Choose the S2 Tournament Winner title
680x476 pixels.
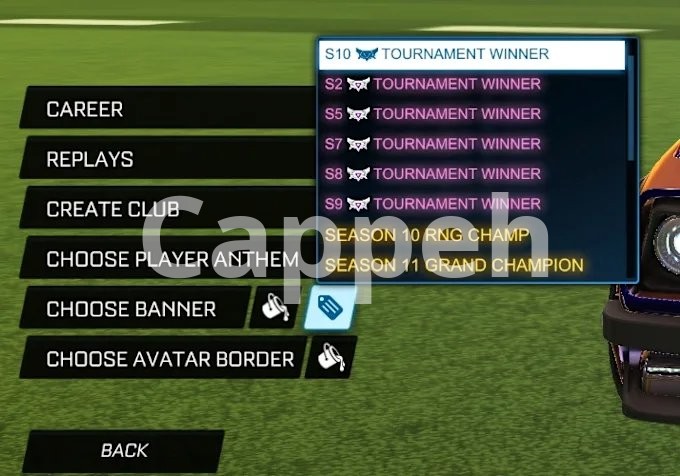tap(471, 84)
